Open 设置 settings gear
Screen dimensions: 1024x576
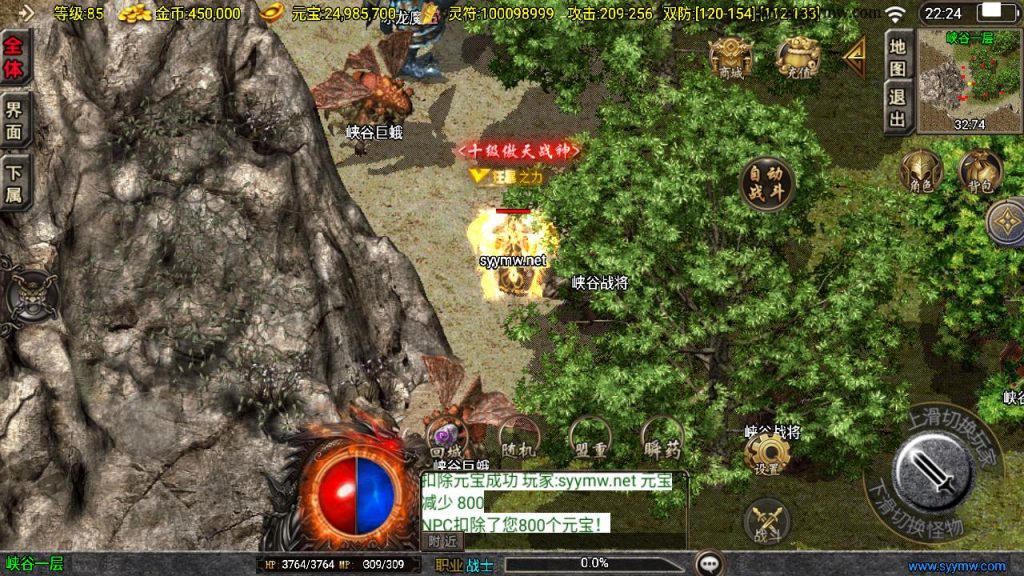[767, 455]
